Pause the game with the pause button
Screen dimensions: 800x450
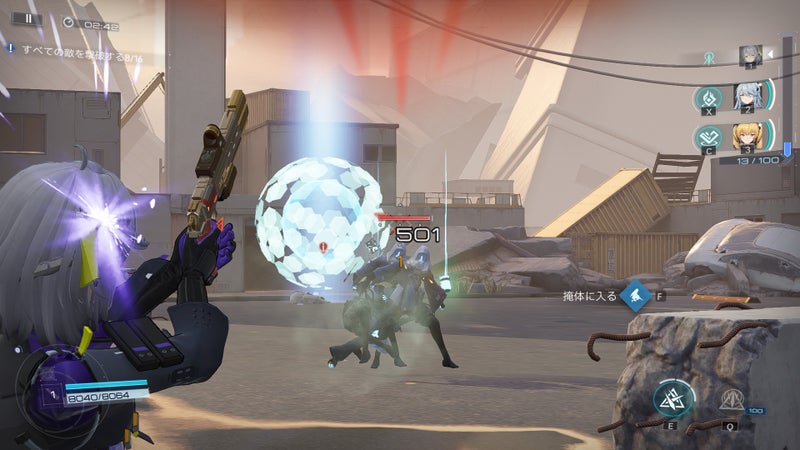[x=28, y=18]
